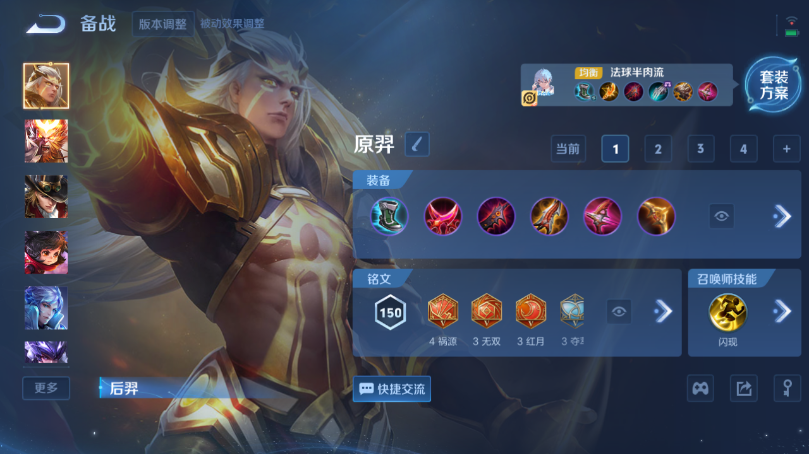This screenshot has width=809, height=454.
Task: Open the share arrow icon
Action: (x=743, y=389)
